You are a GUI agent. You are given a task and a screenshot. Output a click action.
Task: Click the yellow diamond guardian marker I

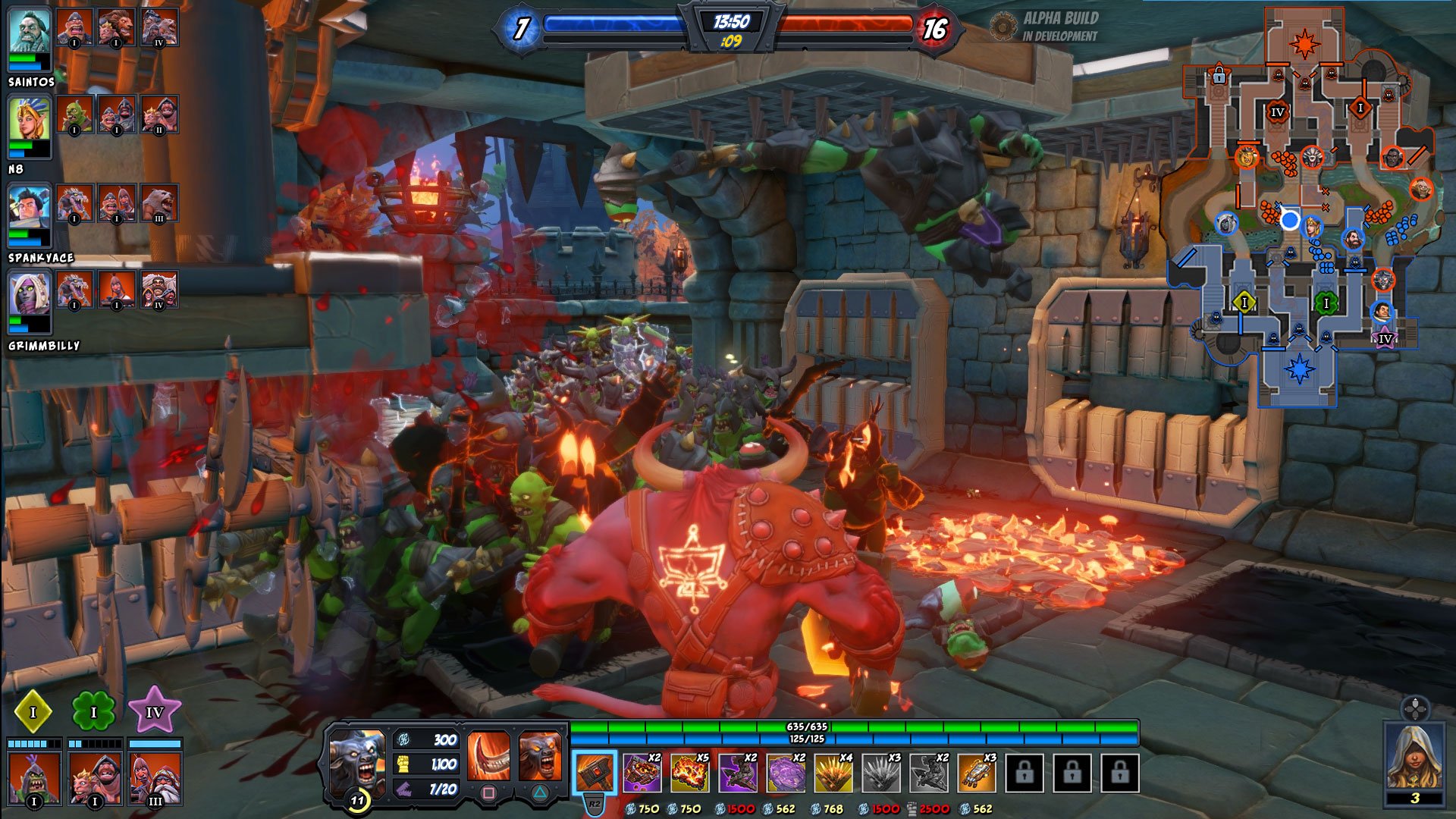32,713
